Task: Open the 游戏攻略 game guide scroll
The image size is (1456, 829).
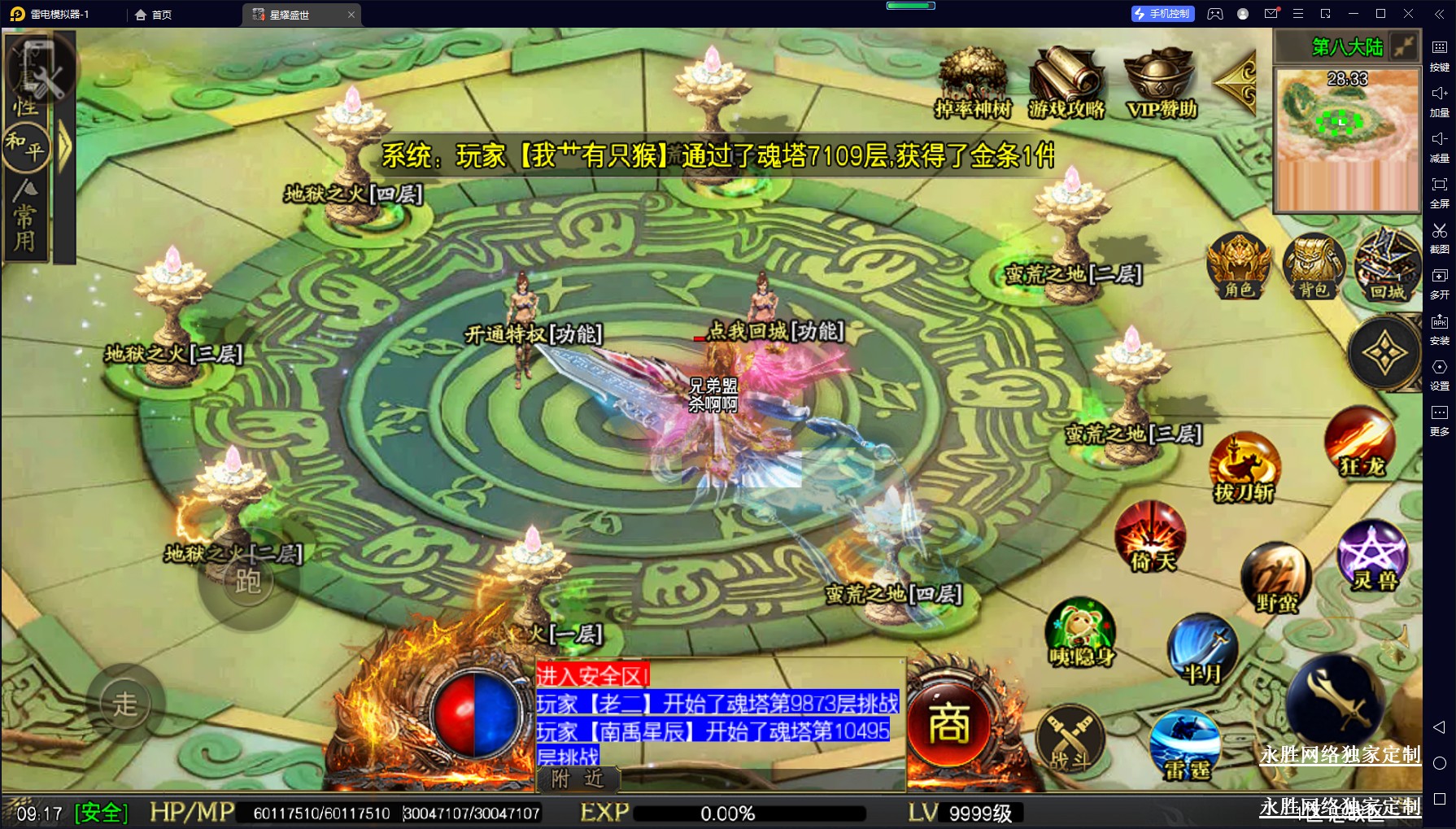Action: [1066, 82]
